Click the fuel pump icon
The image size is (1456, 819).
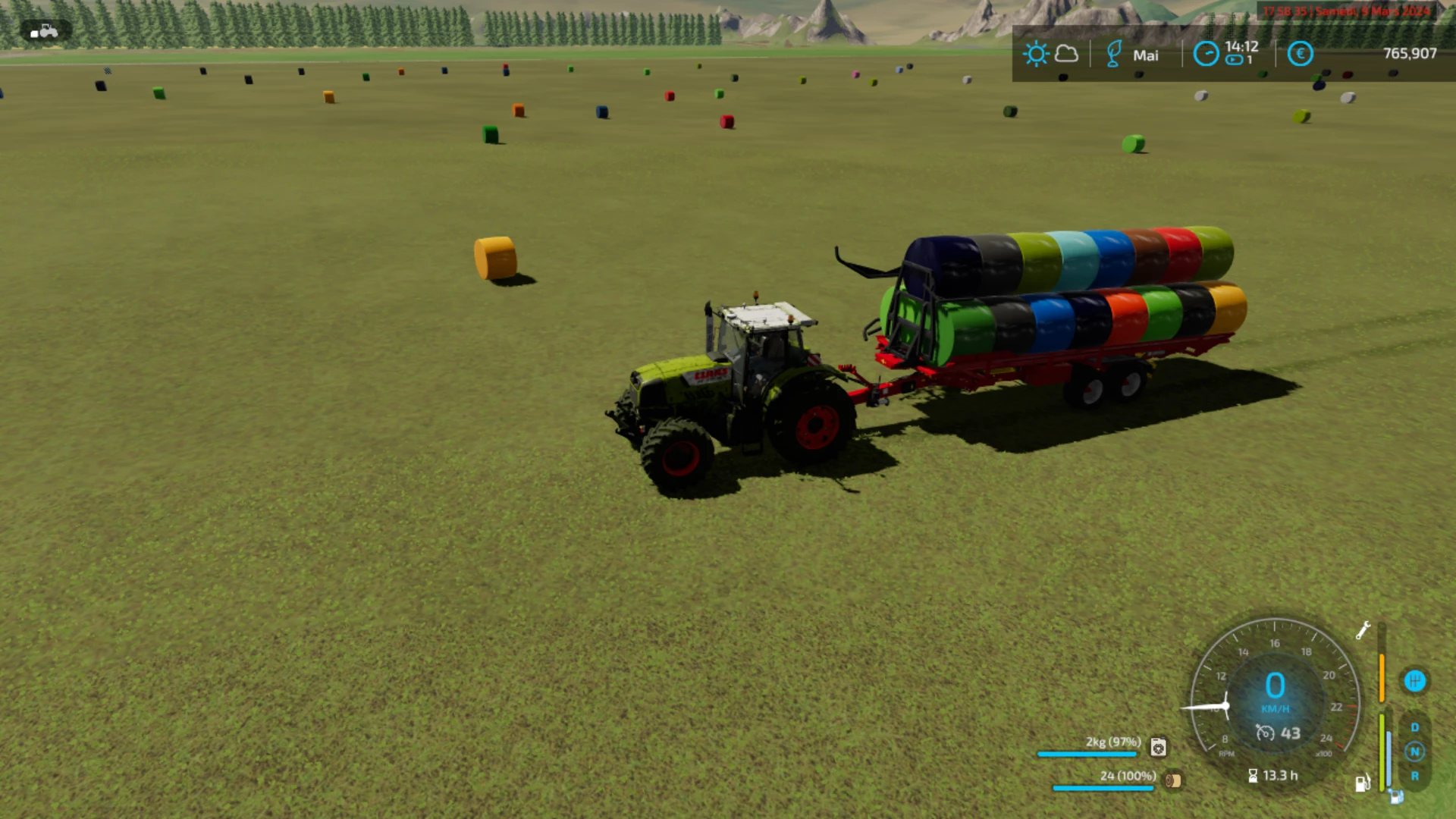click(x=1363, y=783)
